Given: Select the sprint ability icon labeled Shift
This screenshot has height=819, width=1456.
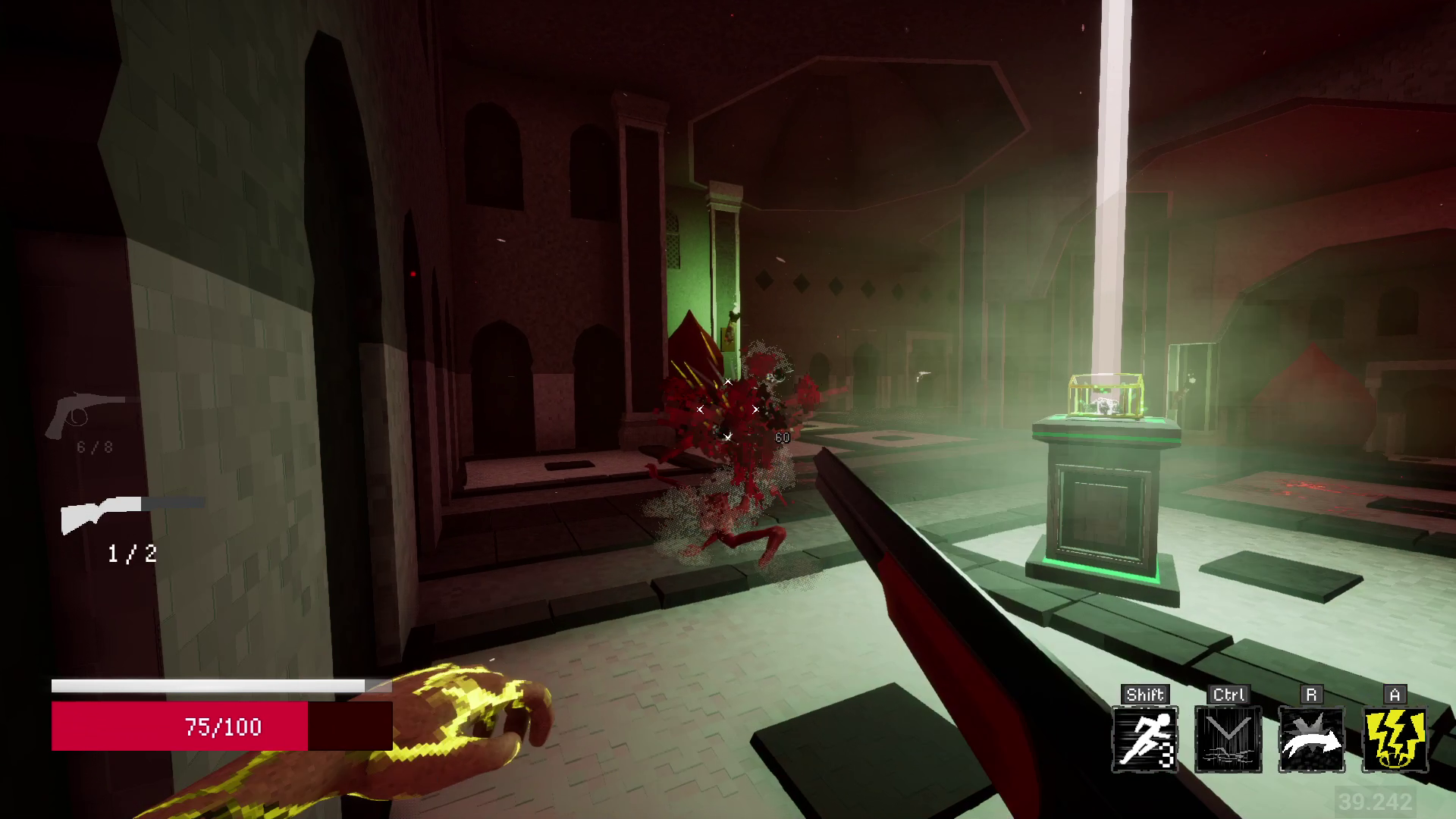Looking at the screenshot, I should (1145, 739).
